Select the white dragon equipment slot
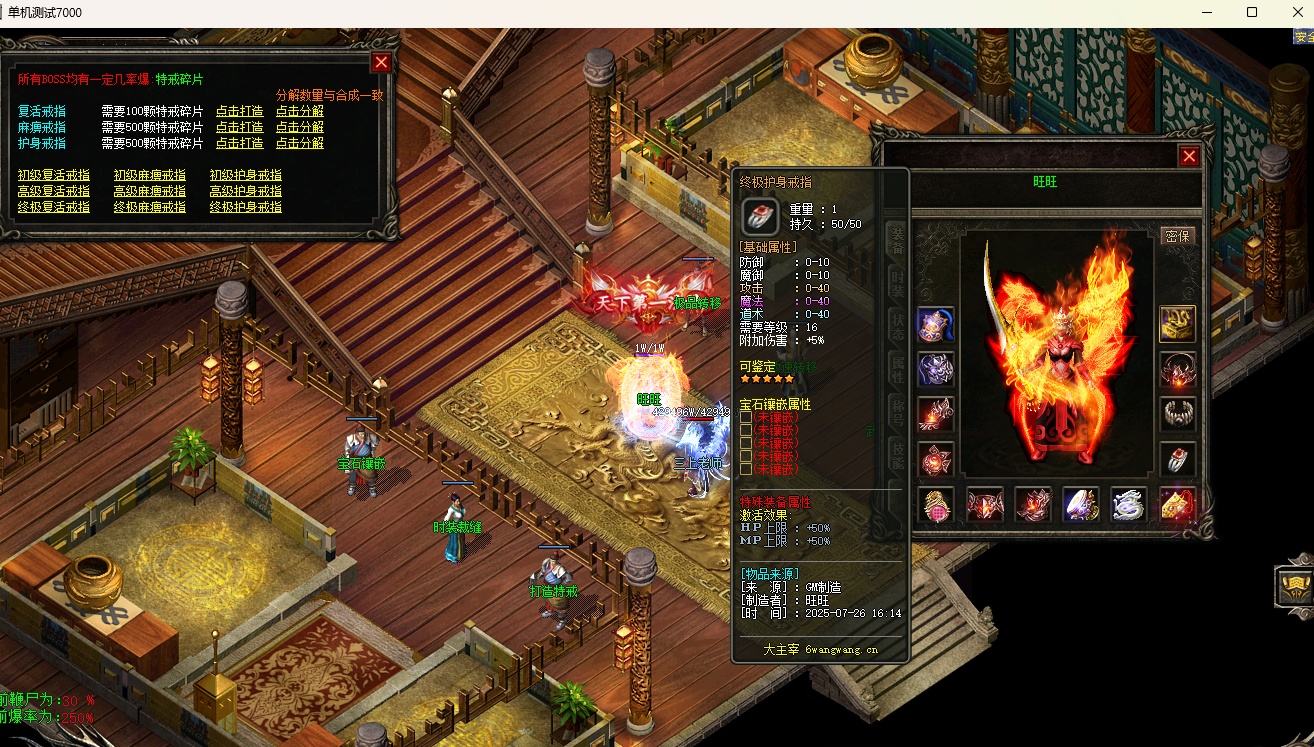Viewport: 1314px width, 747px height. point(1130,505)
